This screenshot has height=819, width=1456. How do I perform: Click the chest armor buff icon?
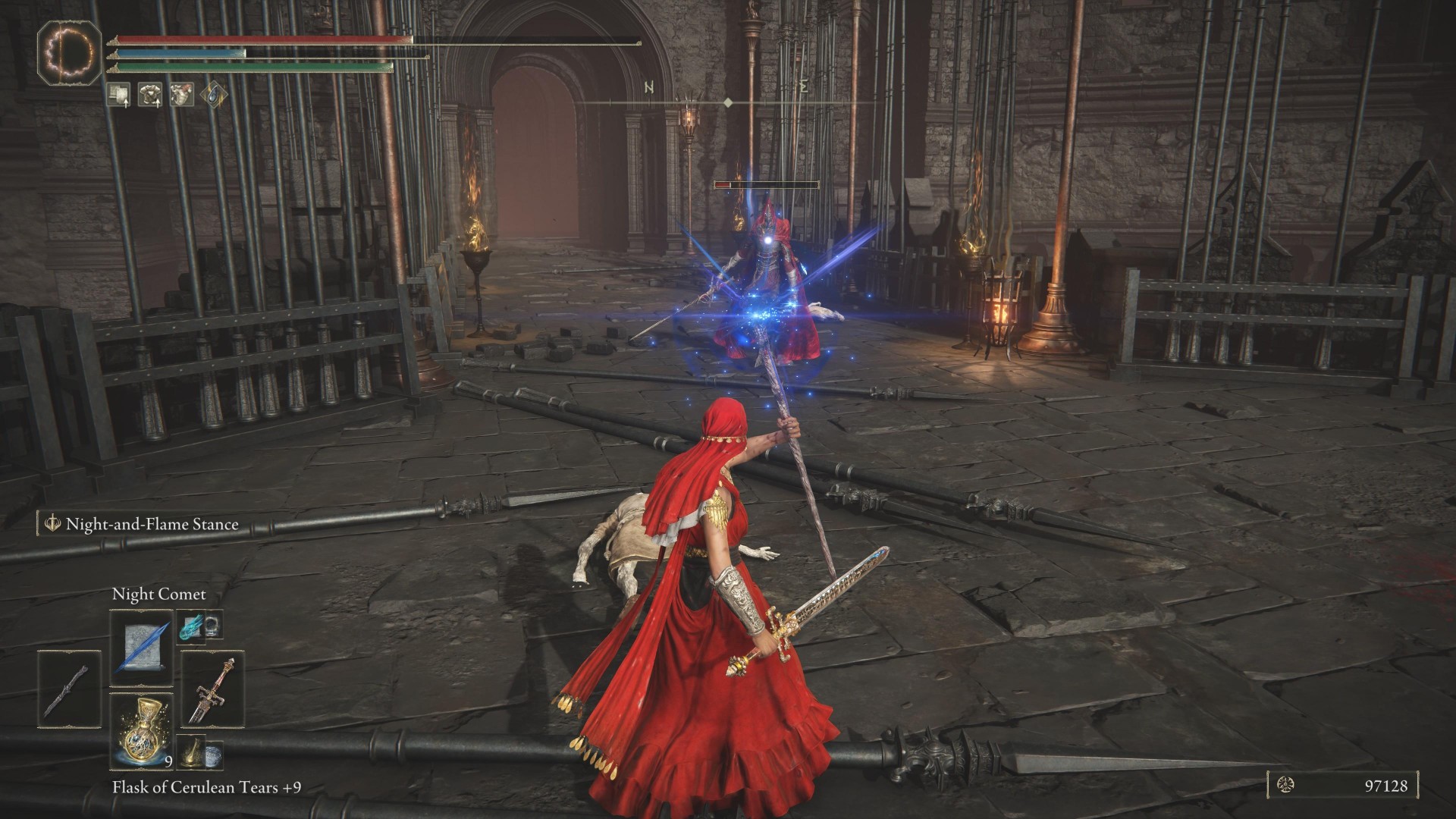(x=149, y=94)
